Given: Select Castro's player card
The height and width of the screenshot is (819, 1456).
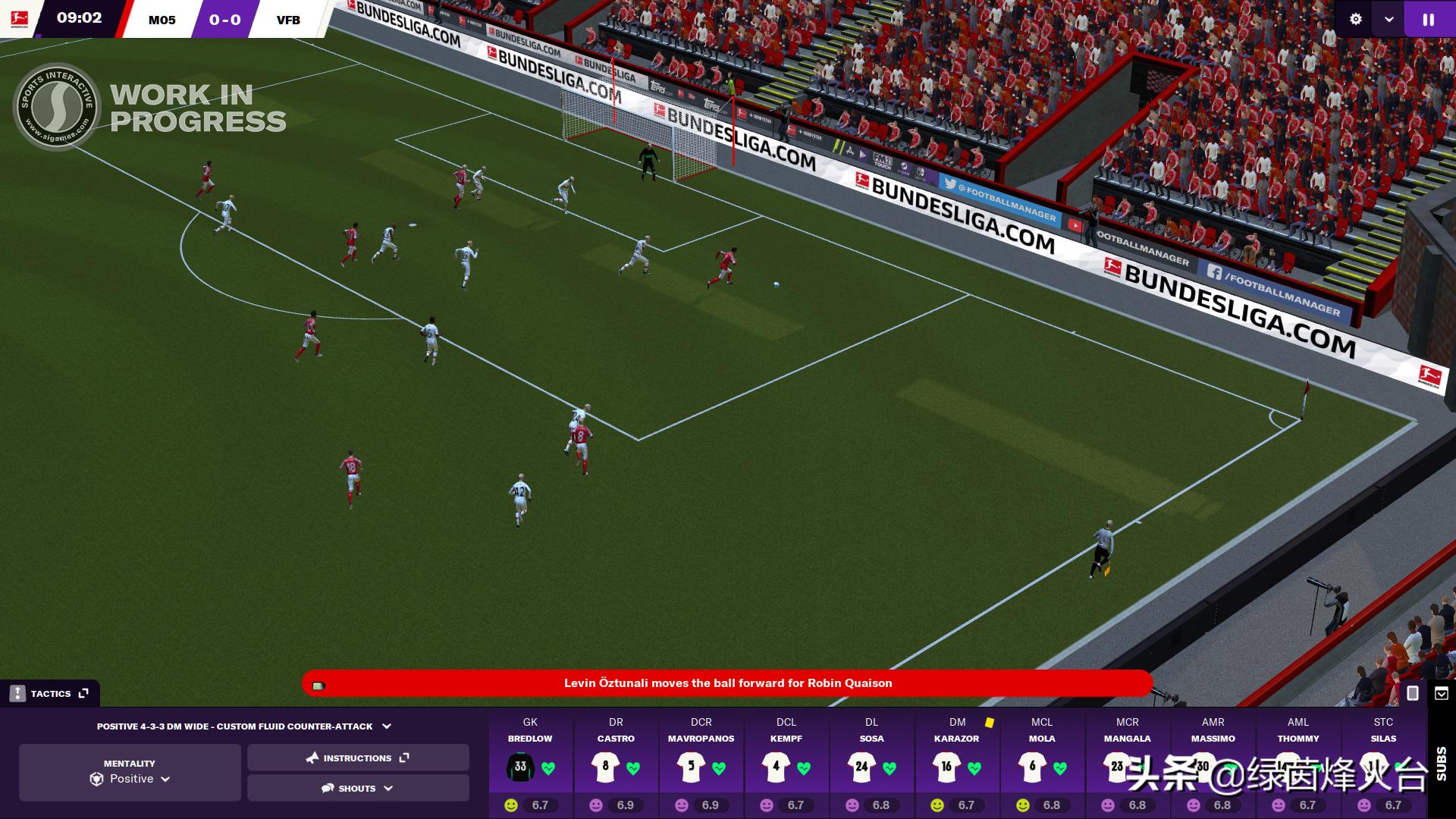Looking at the screenshot, I should pos(616,762).
